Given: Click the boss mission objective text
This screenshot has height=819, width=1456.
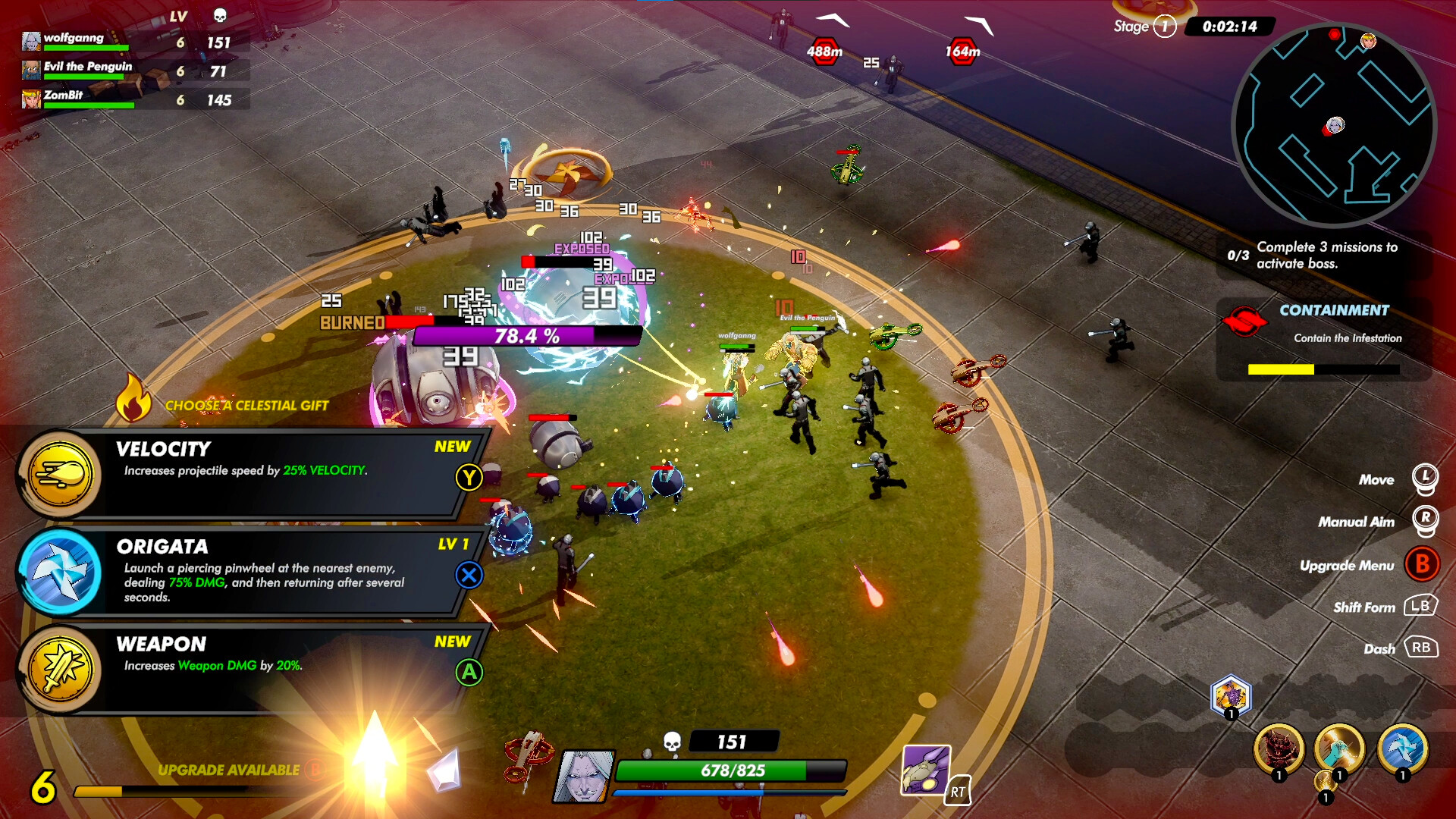Looking at the screenshot, I should pos(1327,255).
